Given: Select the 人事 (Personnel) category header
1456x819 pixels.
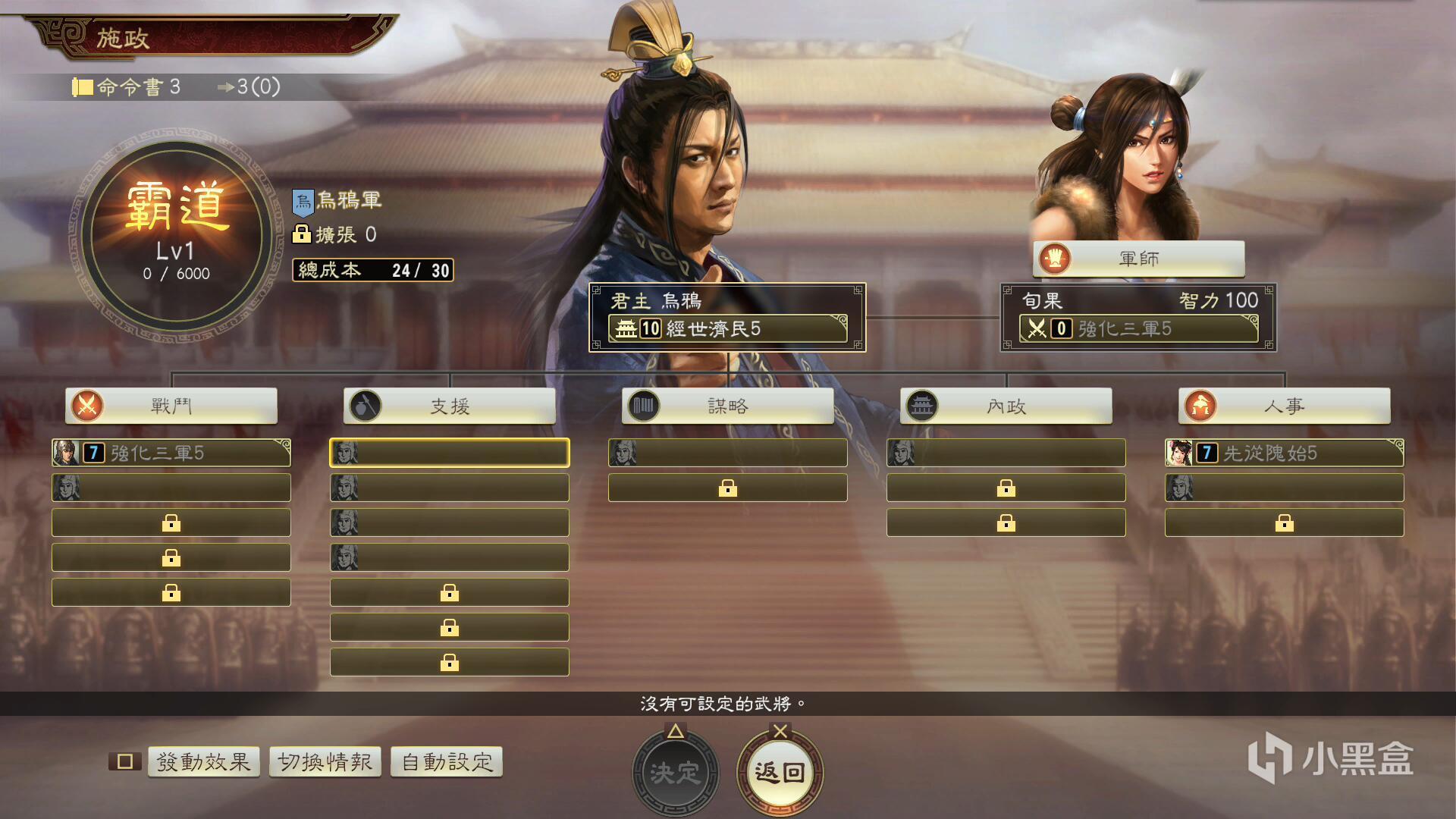Looking at the screenshot, I should tap(1285, 406).
